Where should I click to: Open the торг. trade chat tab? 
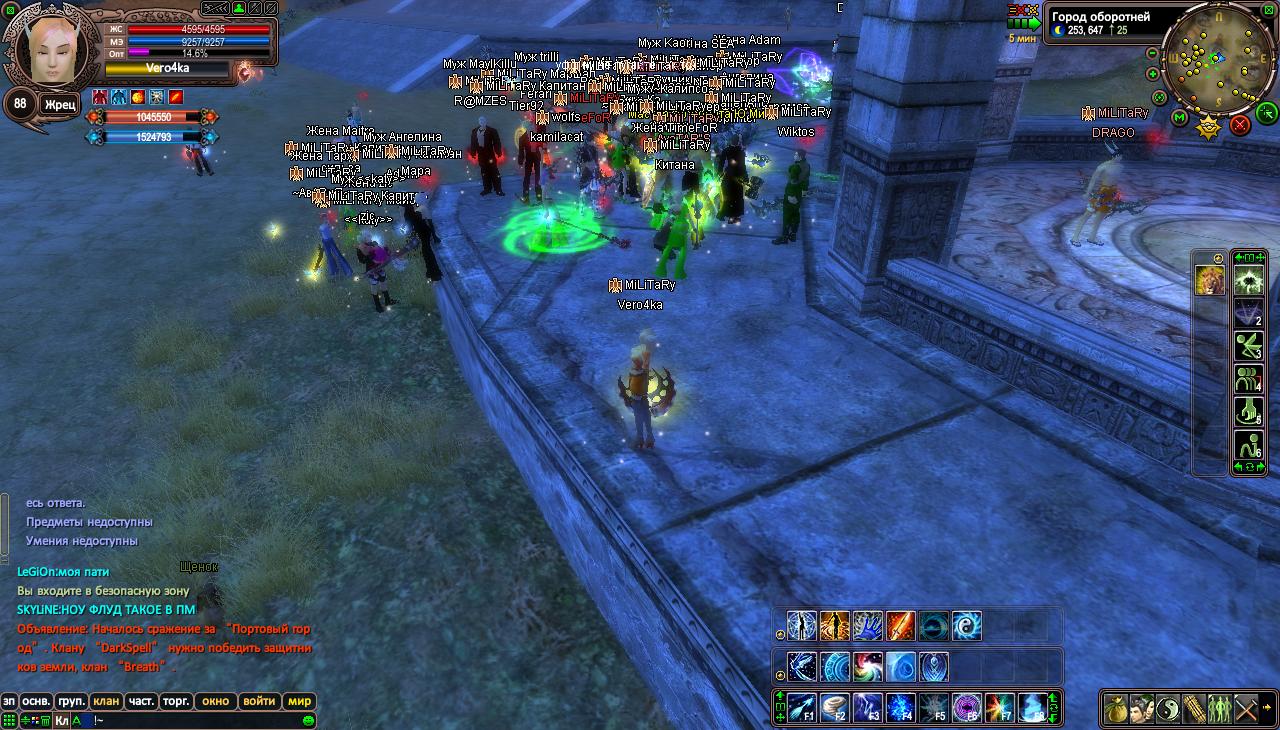tap(177, 701)
